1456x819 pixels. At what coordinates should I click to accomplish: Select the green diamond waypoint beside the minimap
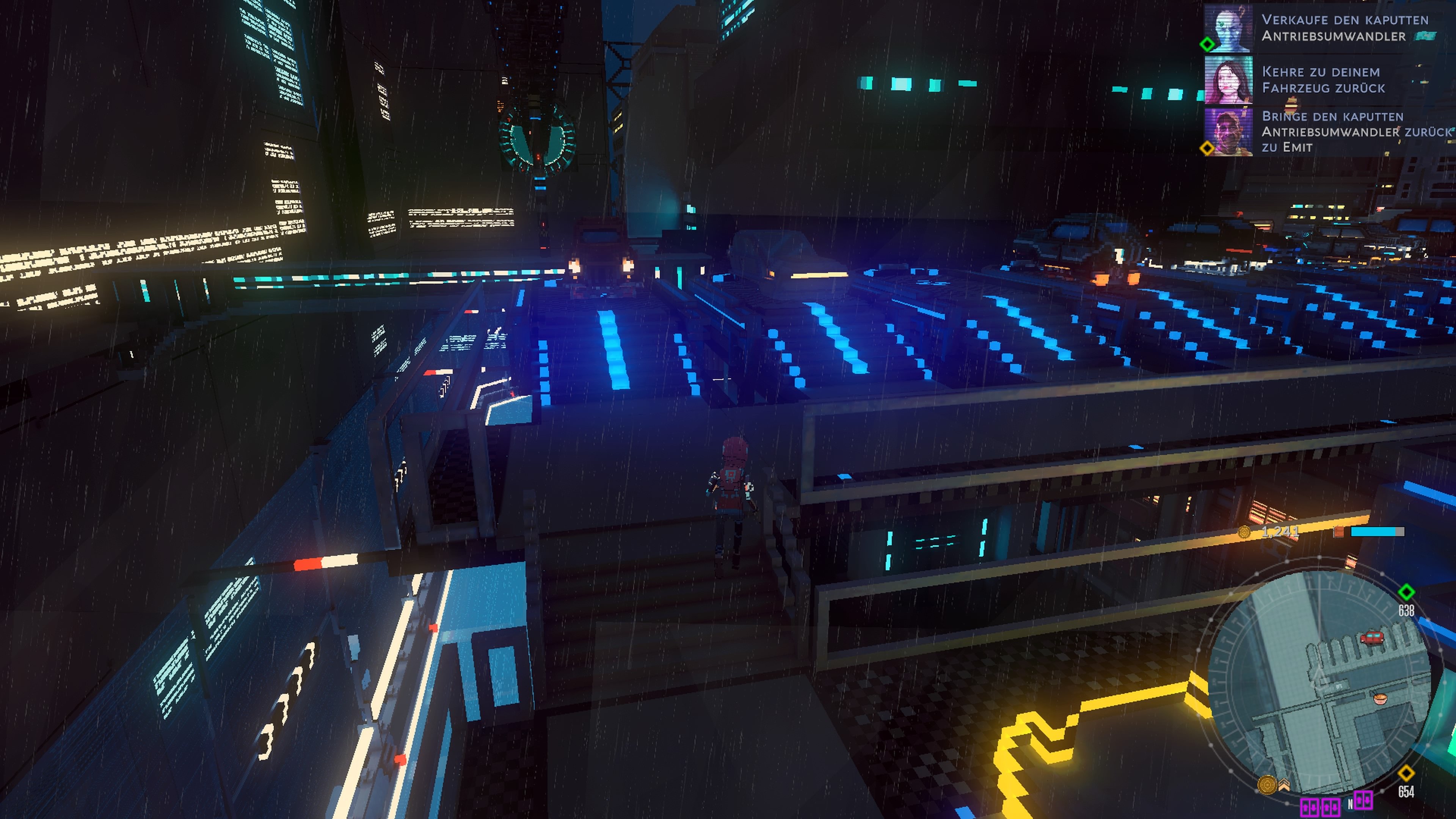pos(1406,592)
